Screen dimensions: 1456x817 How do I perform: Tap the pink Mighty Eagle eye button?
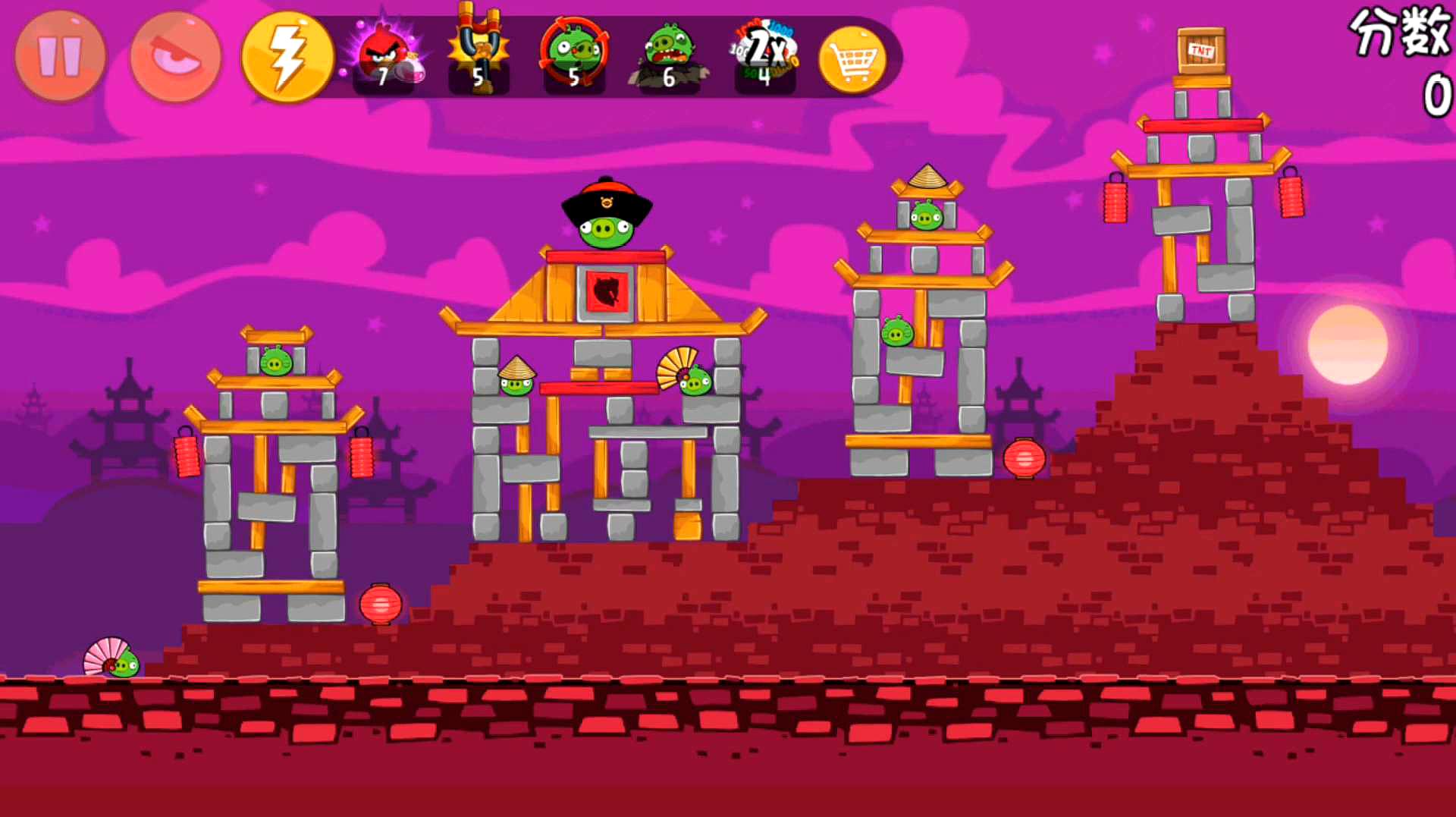[175, 56]
